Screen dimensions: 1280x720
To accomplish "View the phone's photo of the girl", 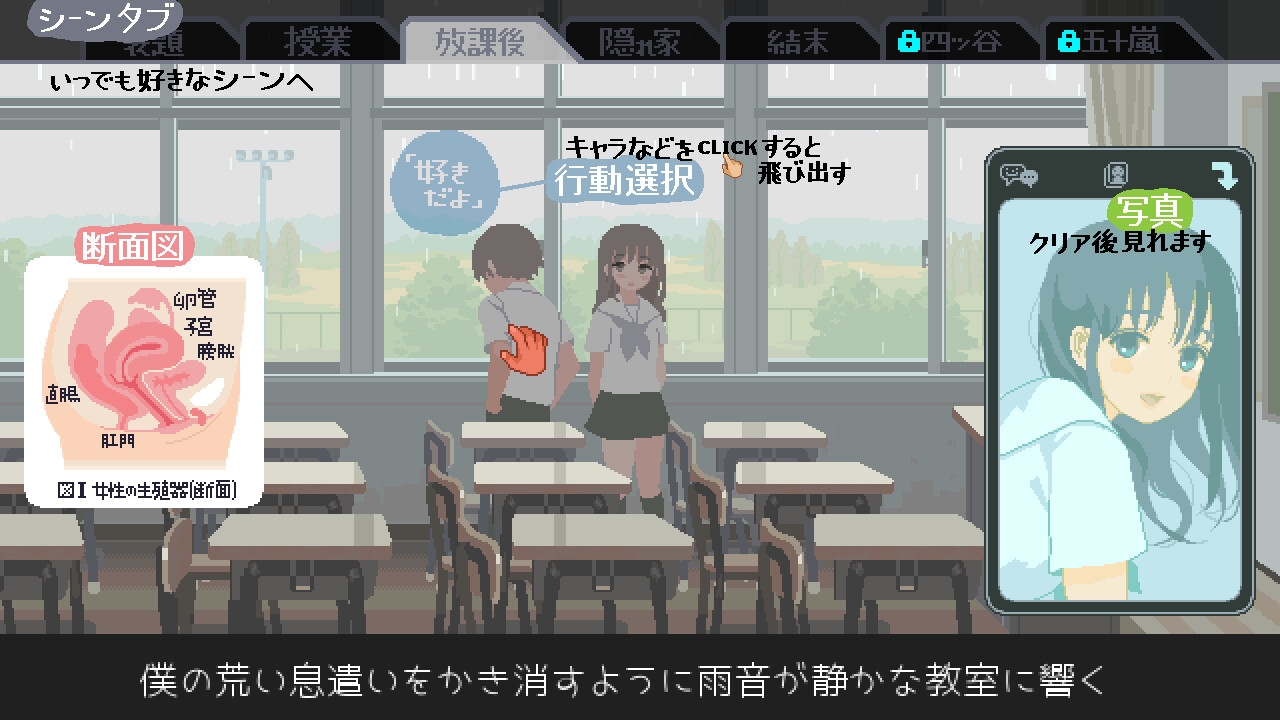I will click(x=1120, y=420).
